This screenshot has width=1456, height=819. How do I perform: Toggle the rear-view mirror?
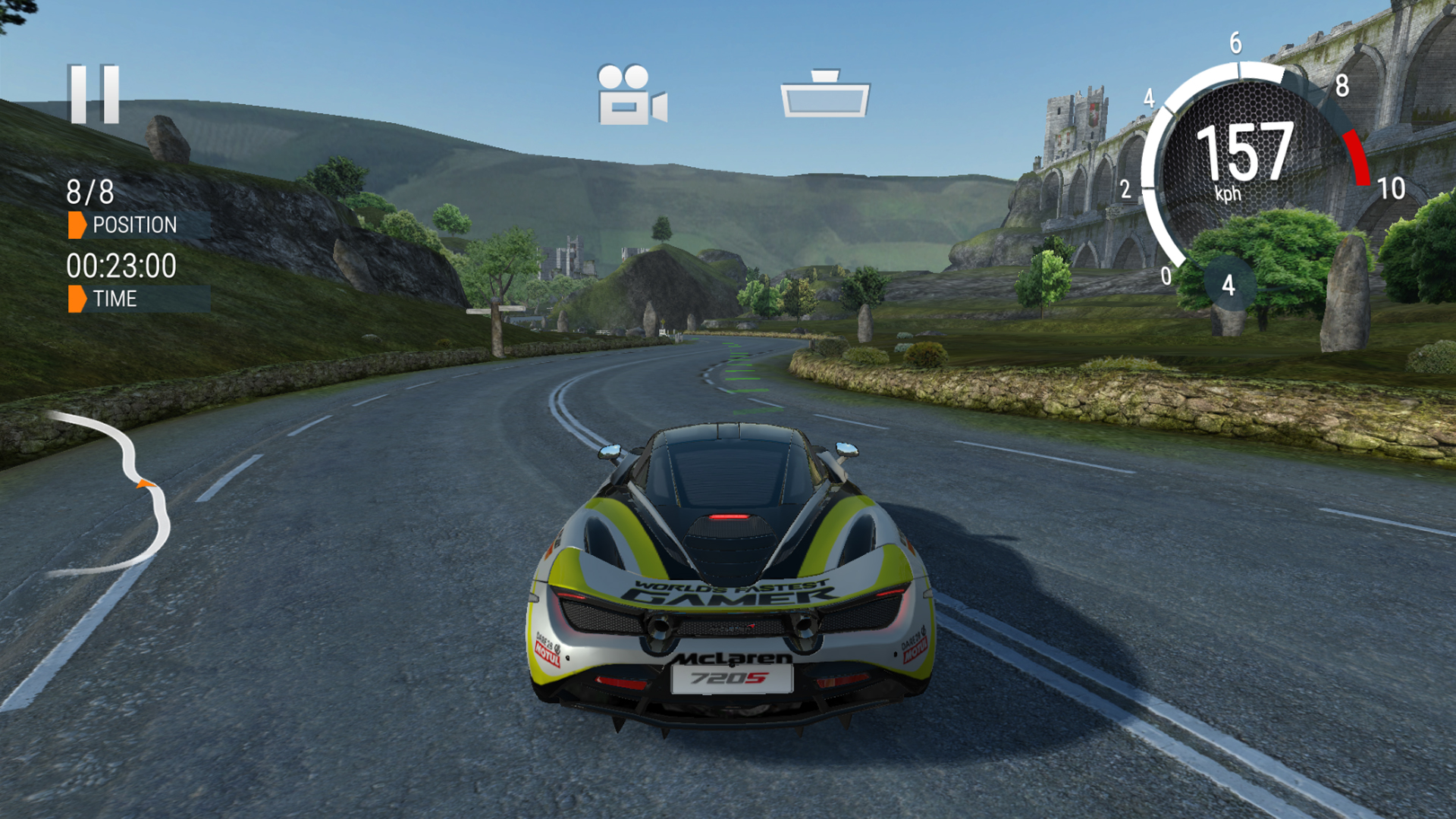pyautogui.click(x=825, y=94)
